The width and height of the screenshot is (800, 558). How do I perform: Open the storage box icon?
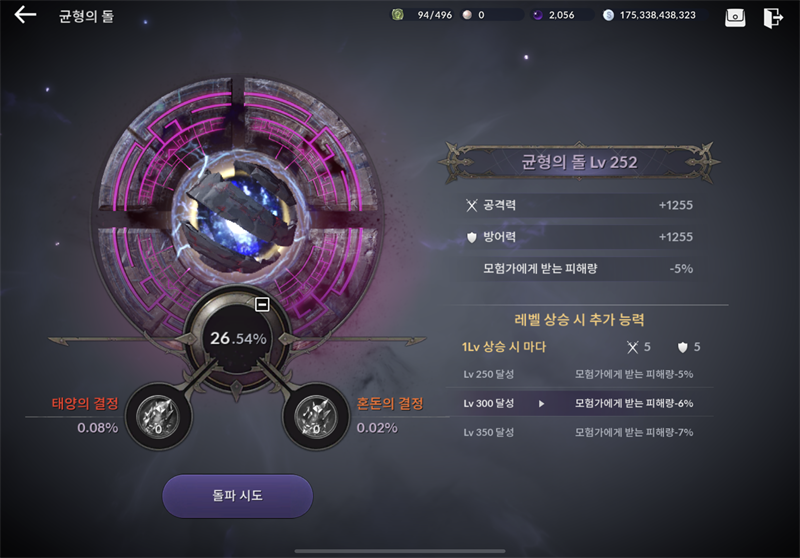[735, 17]
